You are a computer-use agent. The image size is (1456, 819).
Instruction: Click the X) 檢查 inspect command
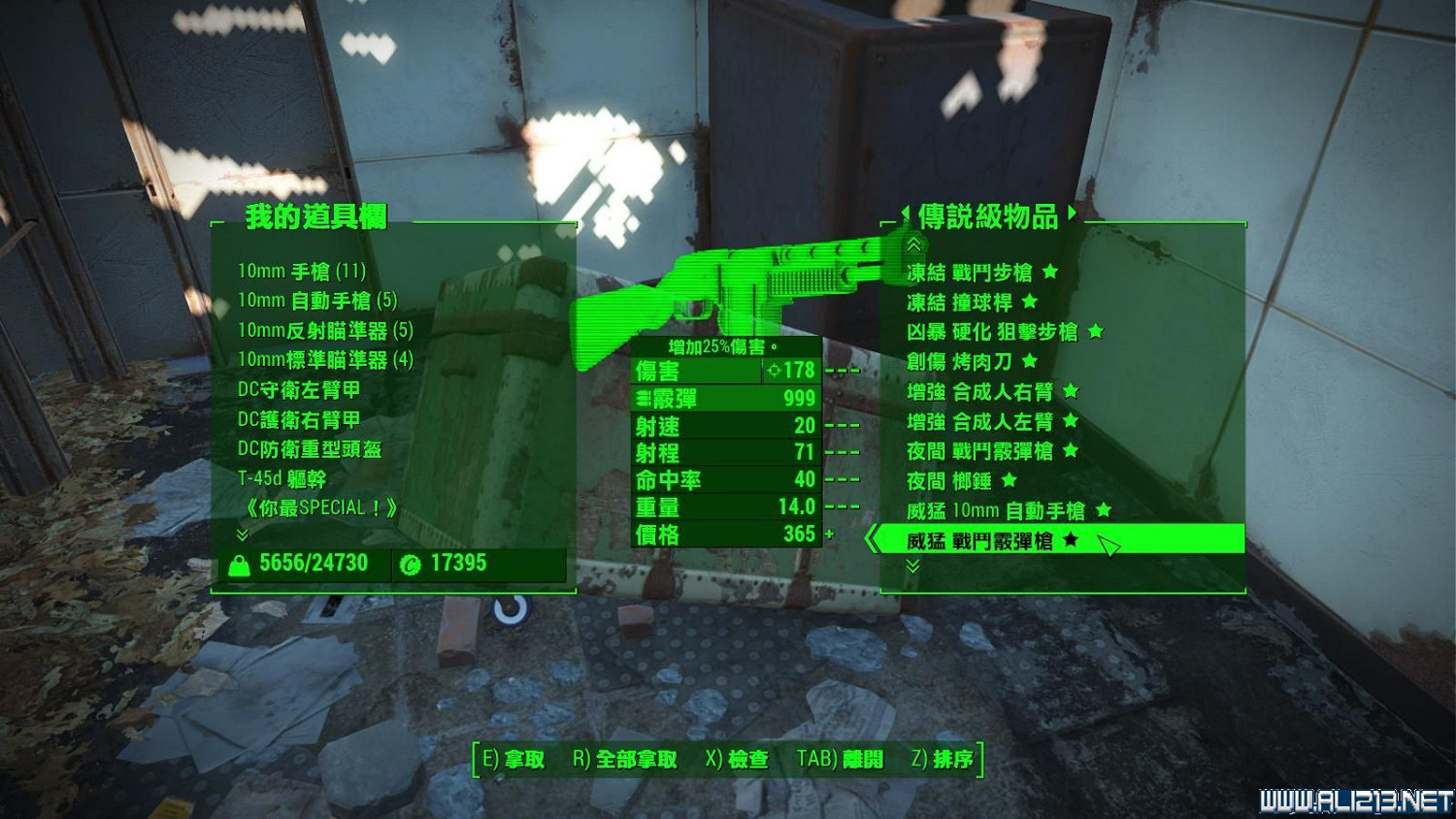(x=742, y=760)
